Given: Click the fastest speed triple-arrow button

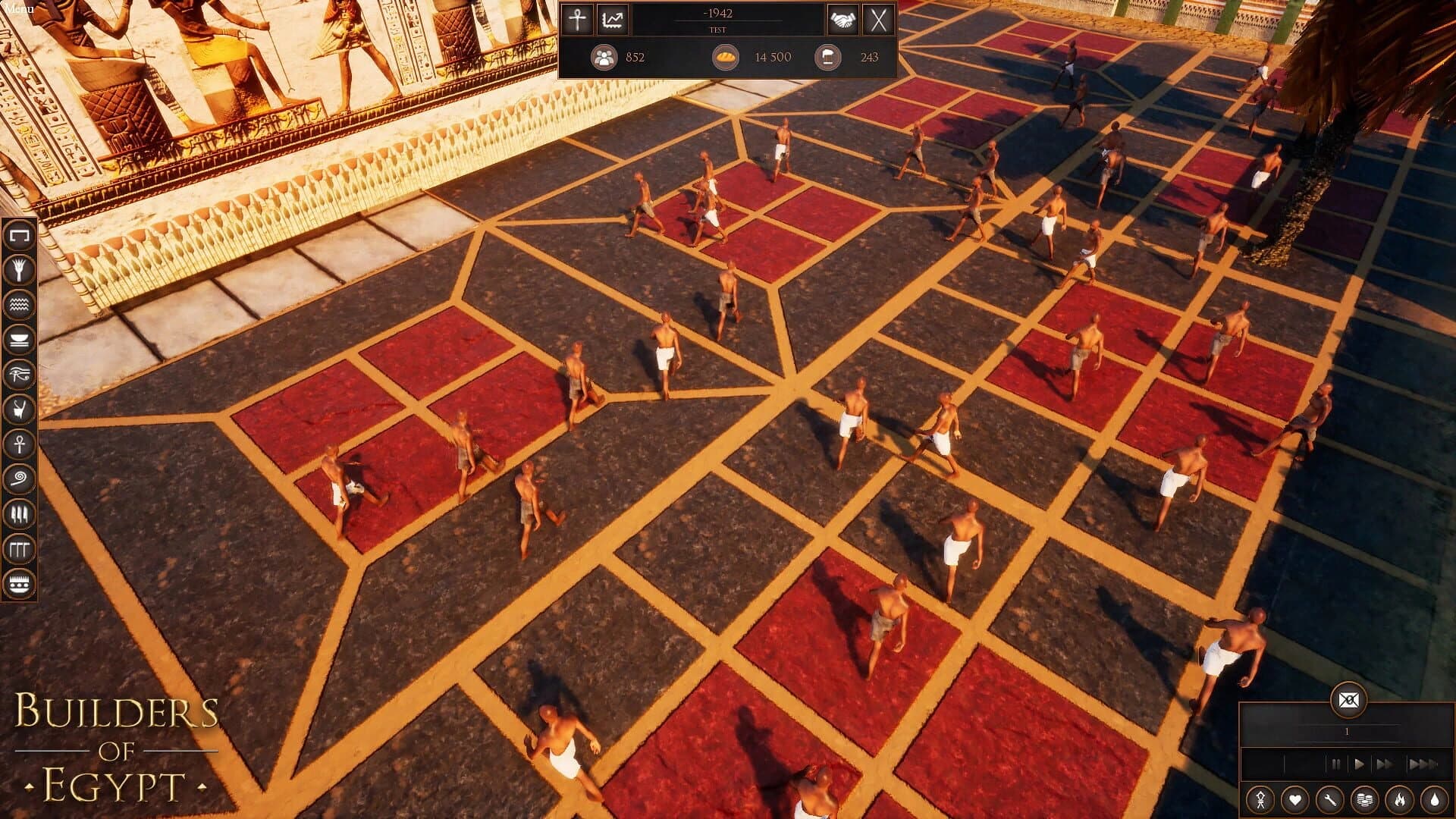Looking at the screenshot, I should [x=1423, y=764].
